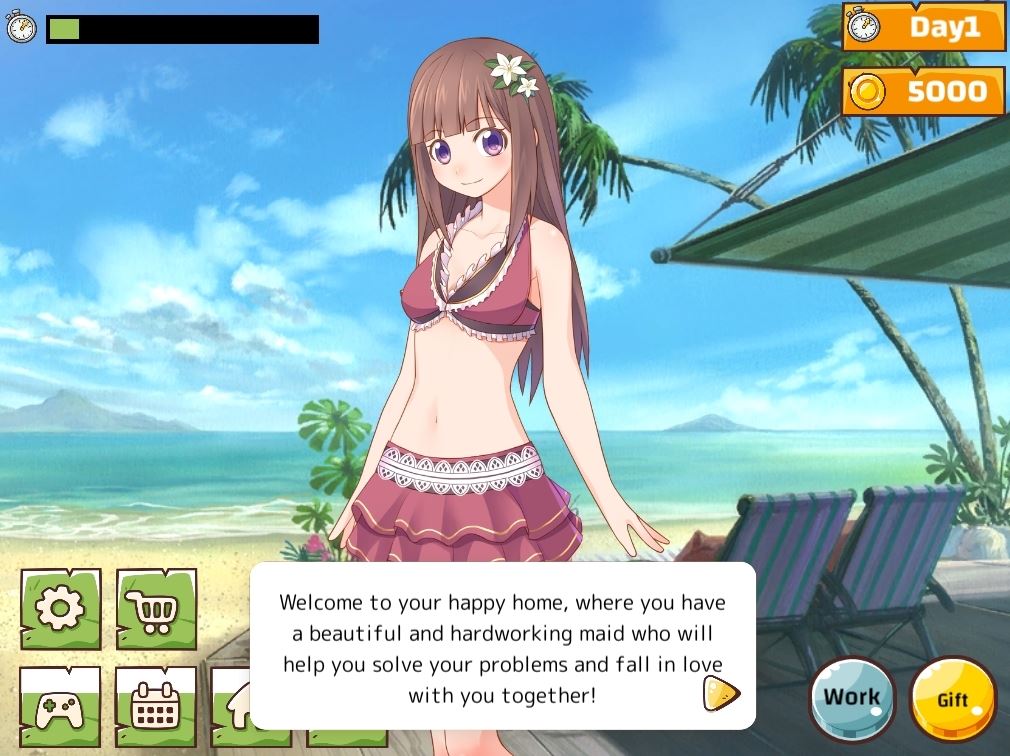The image size is (1010, 756).
Task: Open the gear settings menu
Action: click(x=61, y=609)
